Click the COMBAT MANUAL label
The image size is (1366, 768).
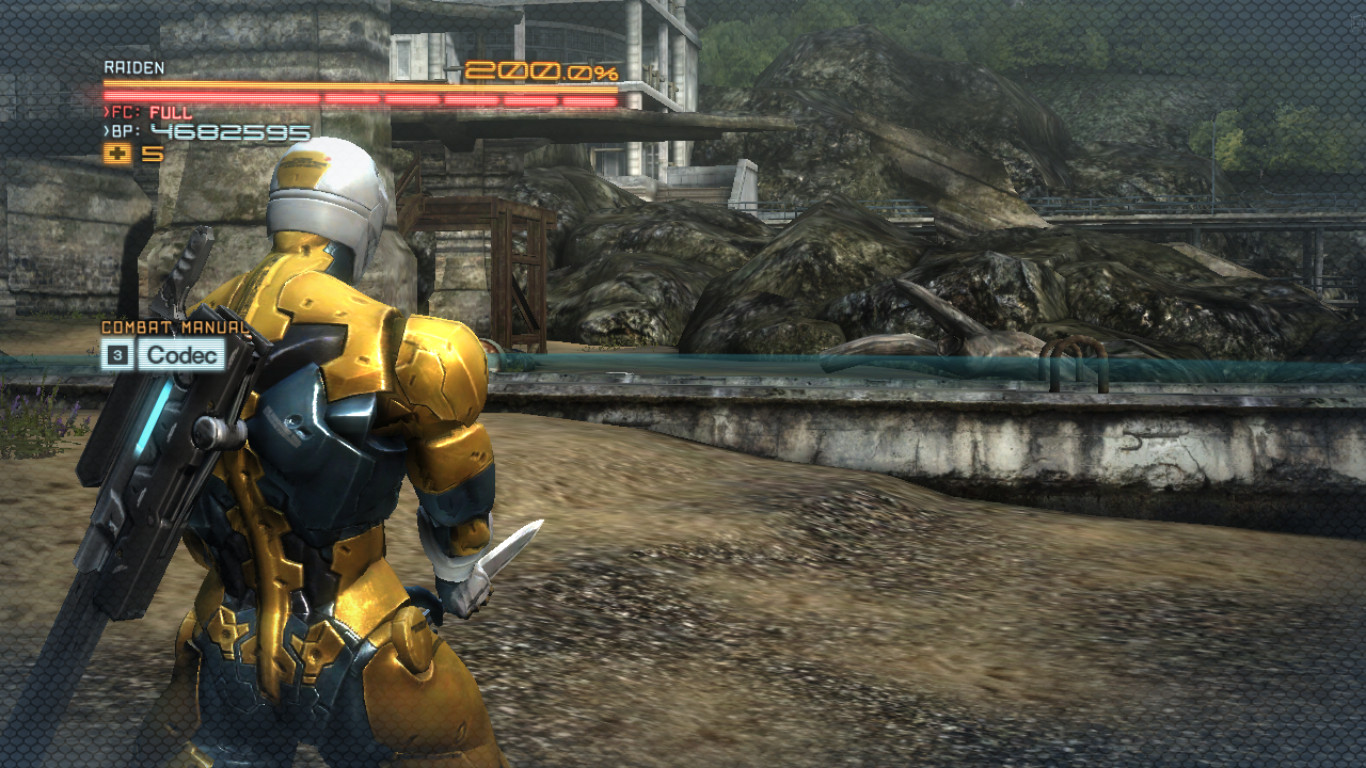(174, 327)
